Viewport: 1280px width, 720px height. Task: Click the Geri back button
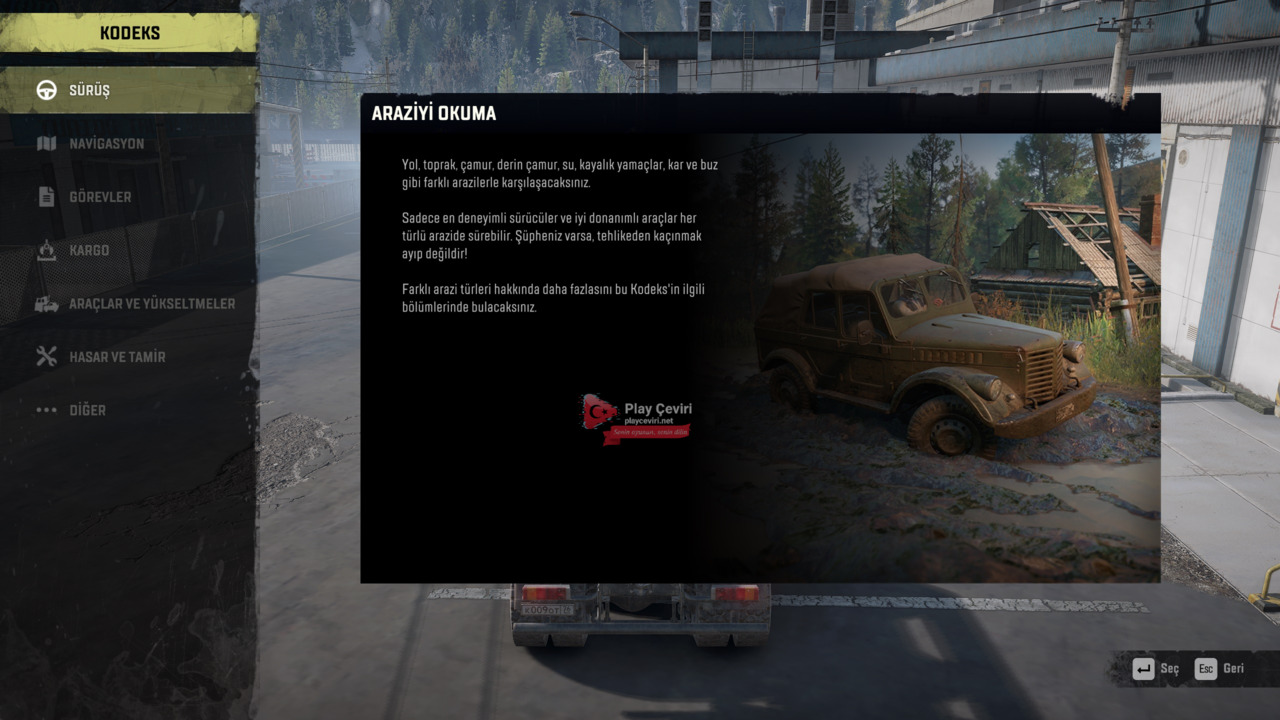pos(1220,669)
